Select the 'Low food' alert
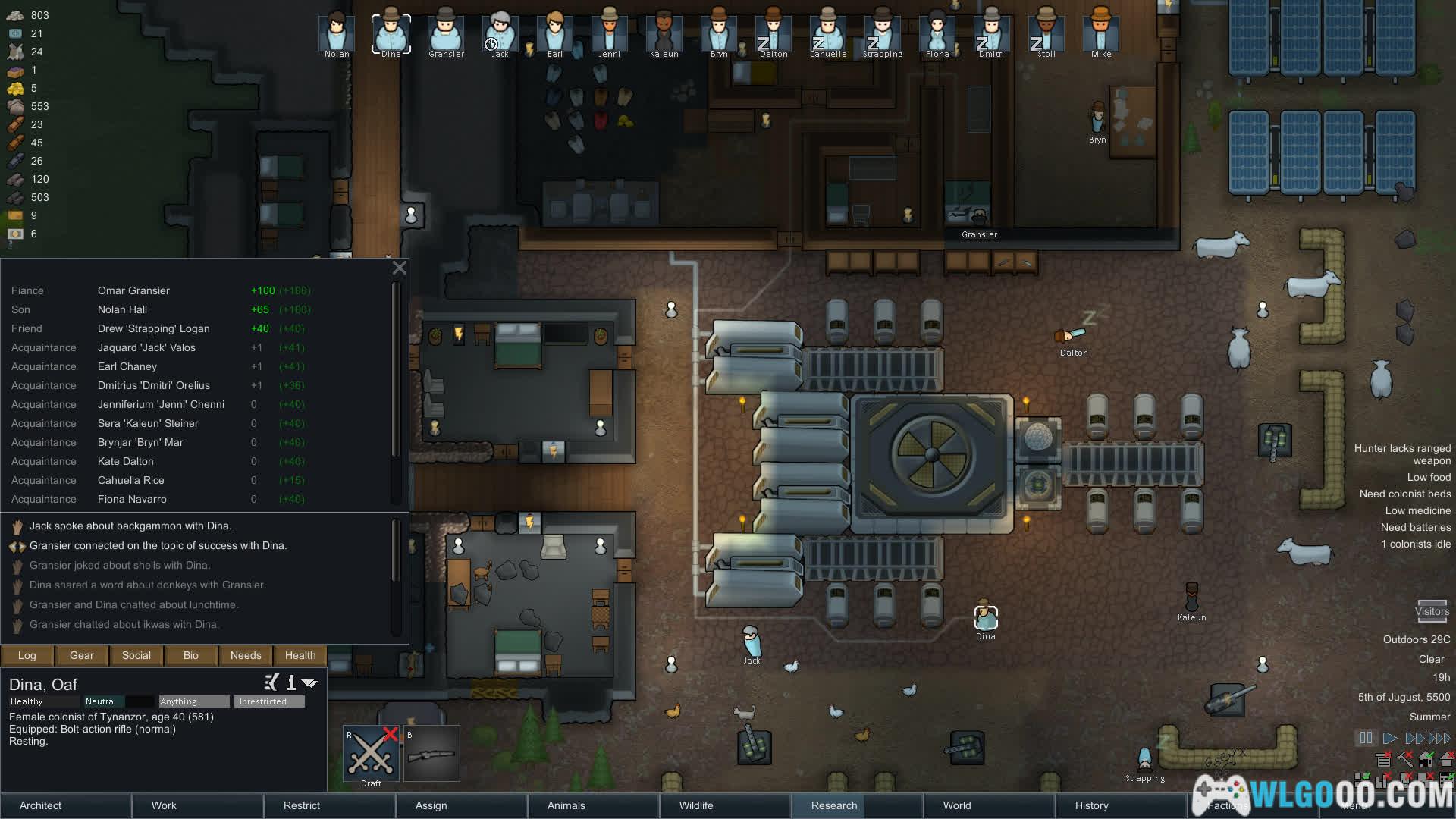This screenshot has height=819, width=1456. [x=1429, y=477]
